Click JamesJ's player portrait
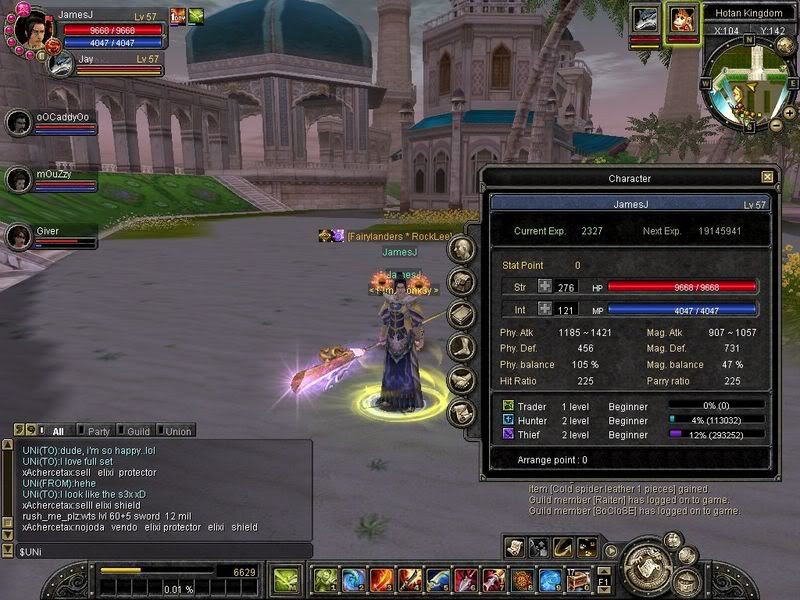Screen dimensions: 800x600 [30, 26]
